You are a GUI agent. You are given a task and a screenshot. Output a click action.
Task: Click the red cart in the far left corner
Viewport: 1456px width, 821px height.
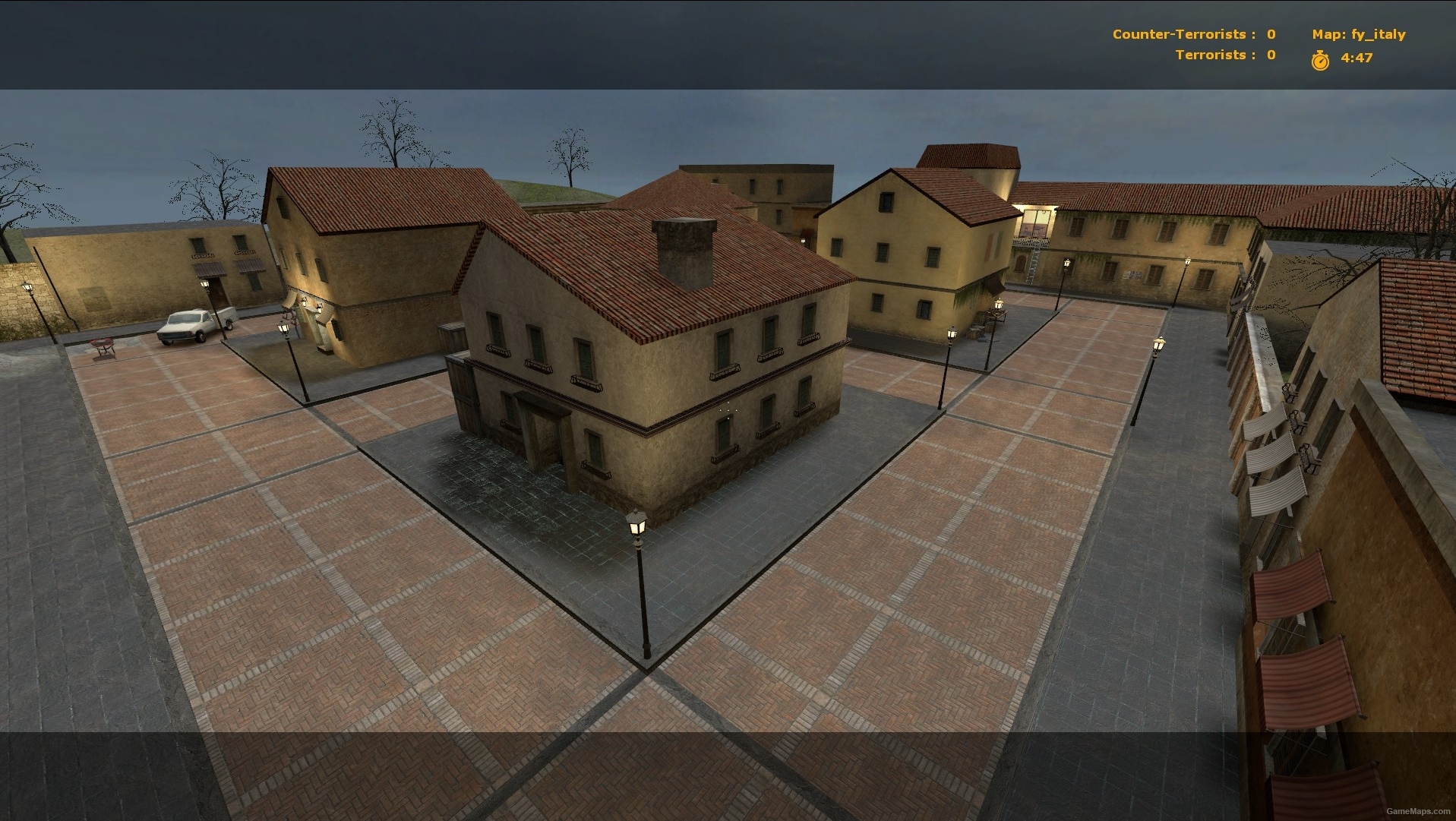pos(101,342)
